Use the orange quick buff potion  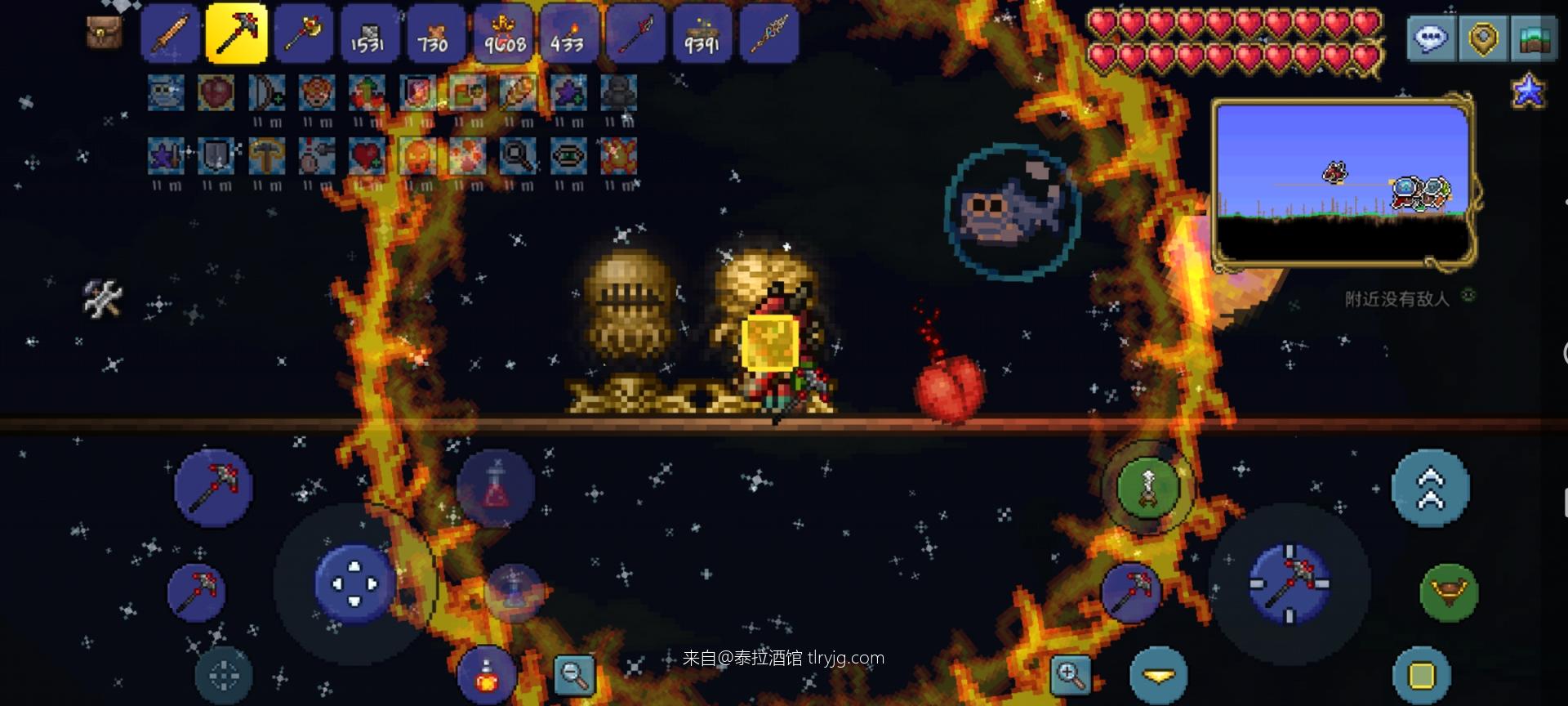(x=487, y=674)
